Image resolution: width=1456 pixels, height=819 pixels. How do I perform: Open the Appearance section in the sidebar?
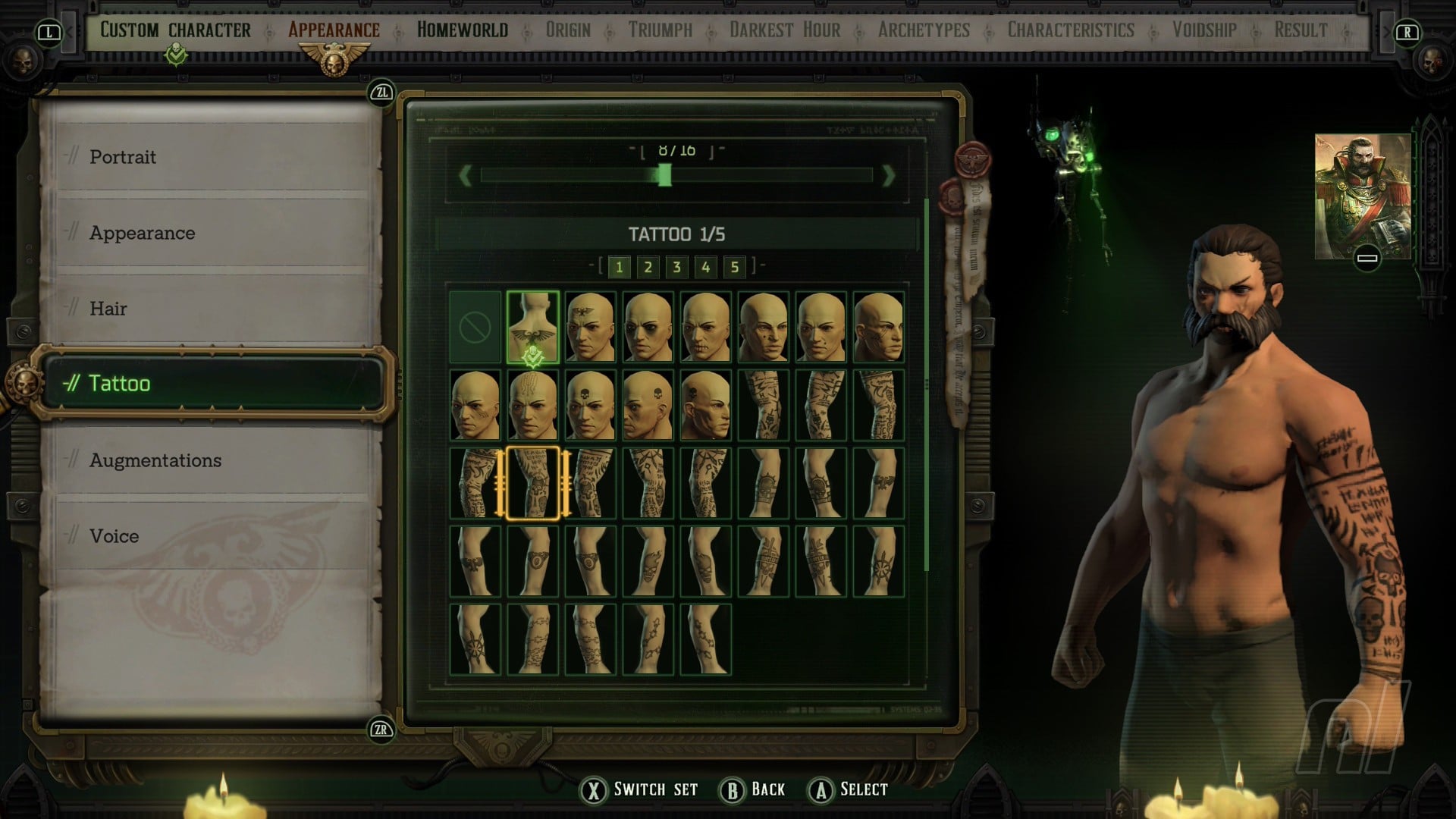[x=142, y=233]
